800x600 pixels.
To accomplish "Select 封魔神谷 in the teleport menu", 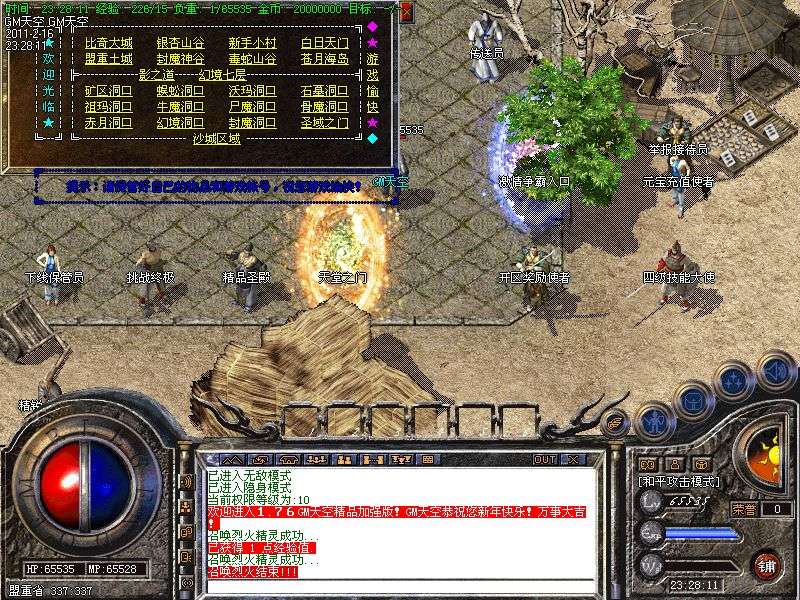I will click(x=180, y=59).
